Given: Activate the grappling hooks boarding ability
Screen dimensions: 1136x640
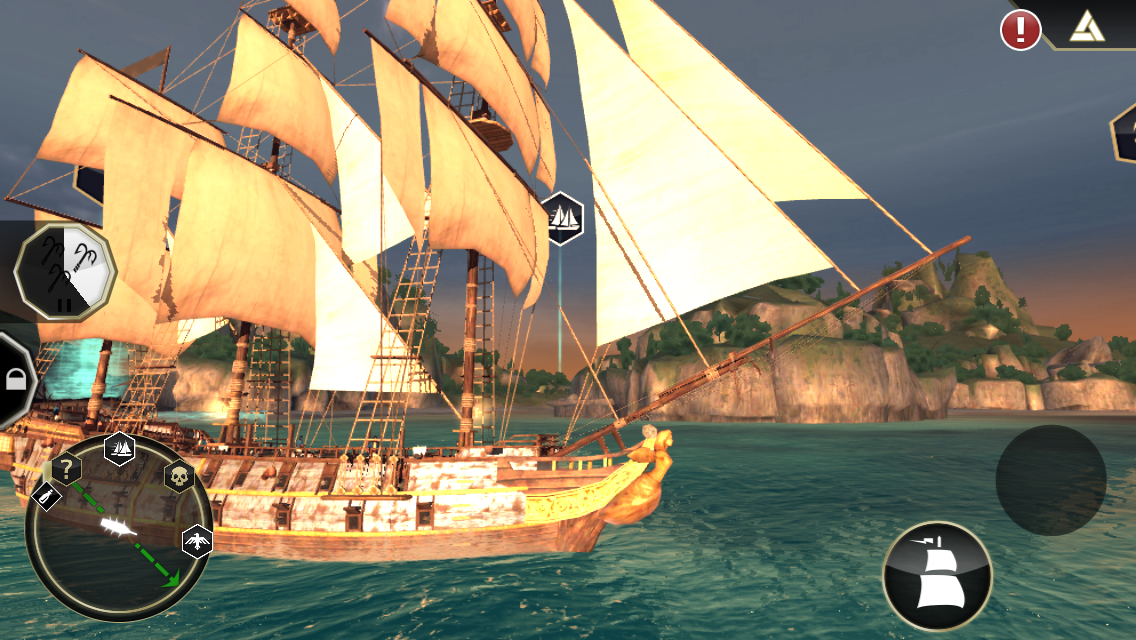Looking at the screenshot, I should coord(65,271).
